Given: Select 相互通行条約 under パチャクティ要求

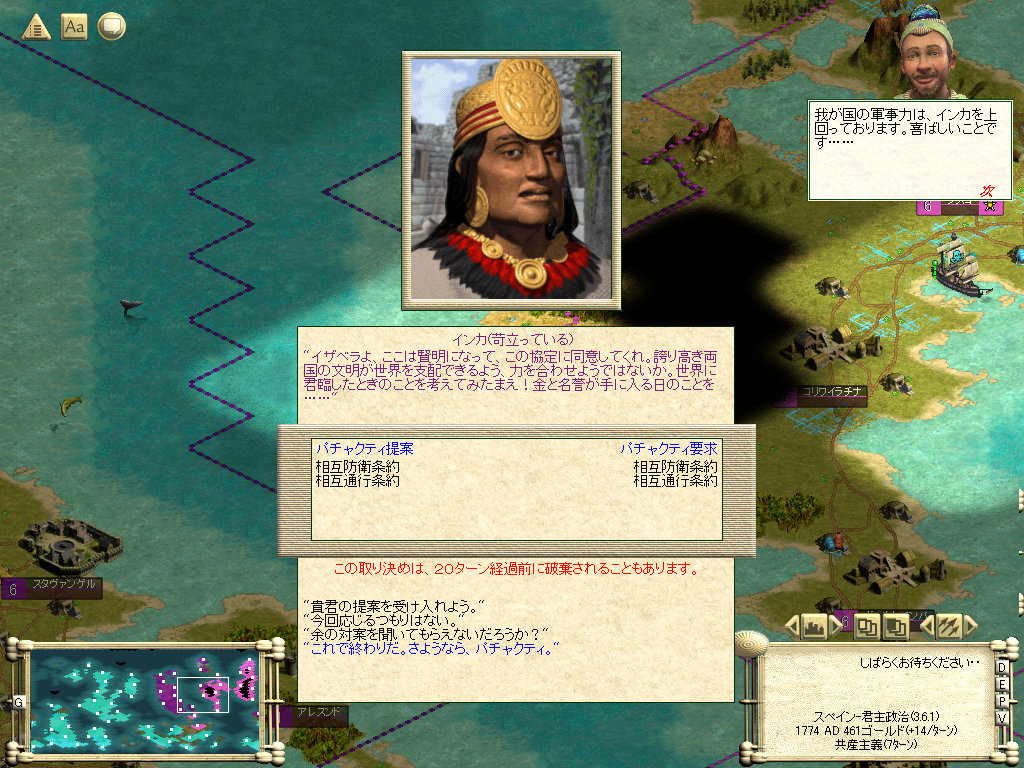Looking at the screenshot, I should pyautogui.click(x=675, y=480).
